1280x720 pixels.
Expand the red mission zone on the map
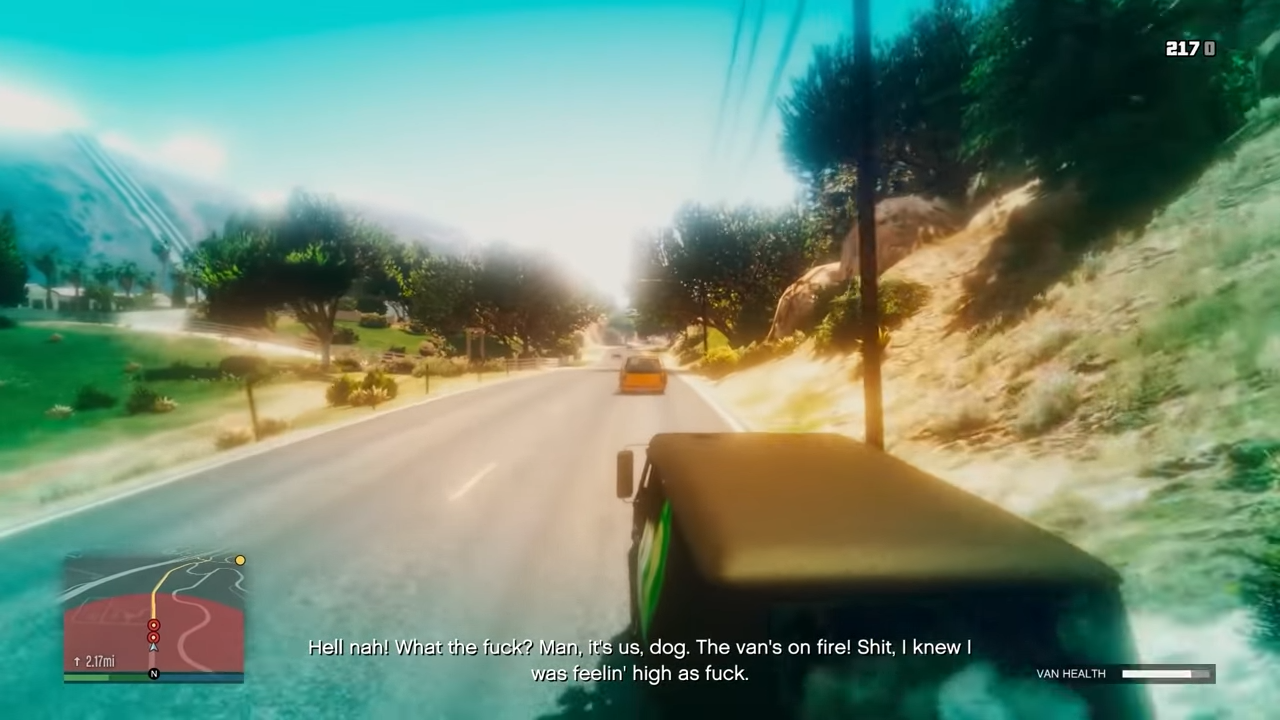[110, 625]
